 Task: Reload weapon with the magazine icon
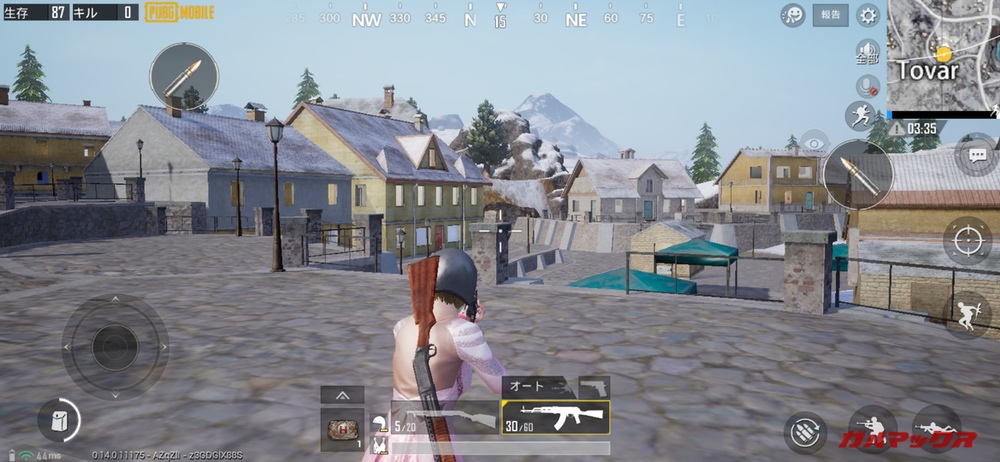(x=805, y=432)
